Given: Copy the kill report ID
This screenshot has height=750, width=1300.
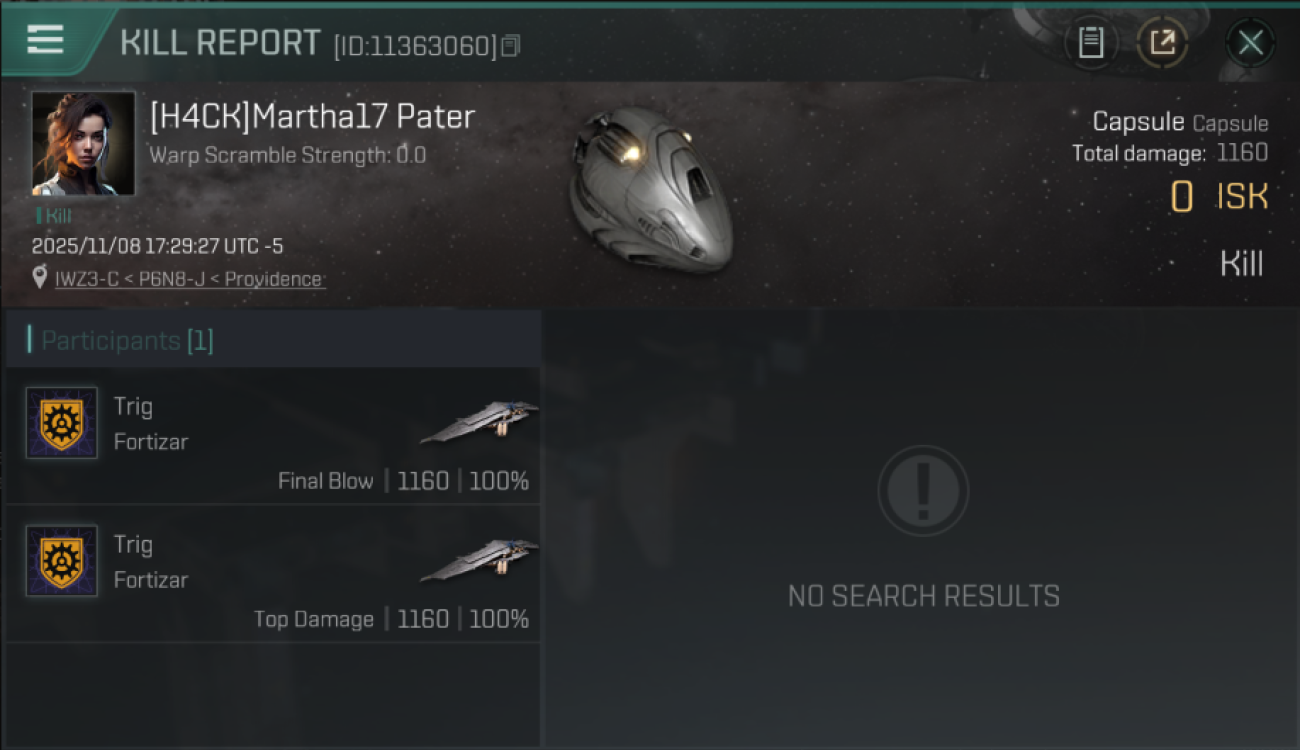Looking at the screenshot, I should [510, 45].
